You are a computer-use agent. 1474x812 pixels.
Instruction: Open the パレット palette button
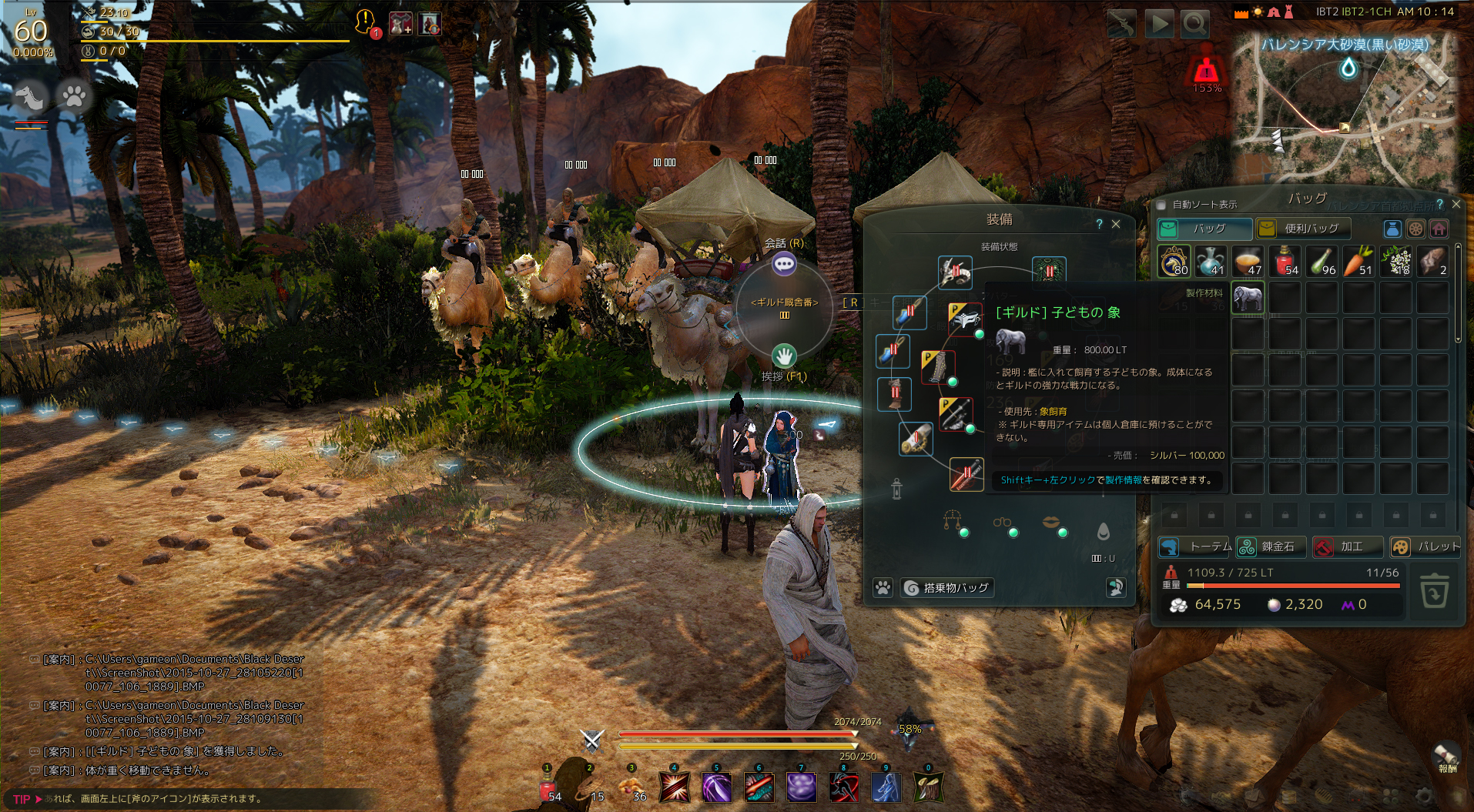1425,546
